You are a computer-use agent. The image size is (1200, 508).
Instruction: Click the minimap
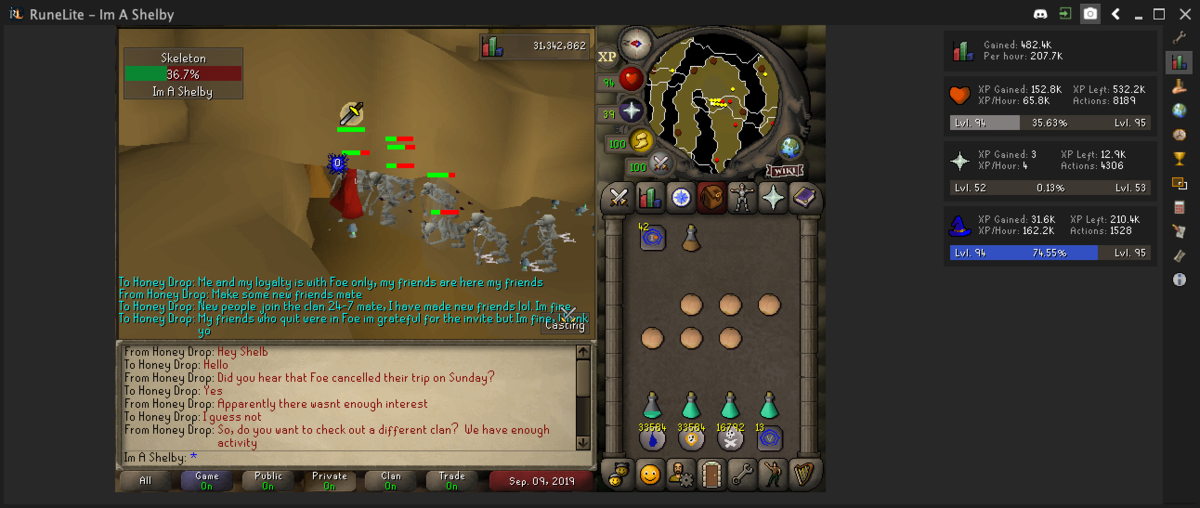coord(713,100)
